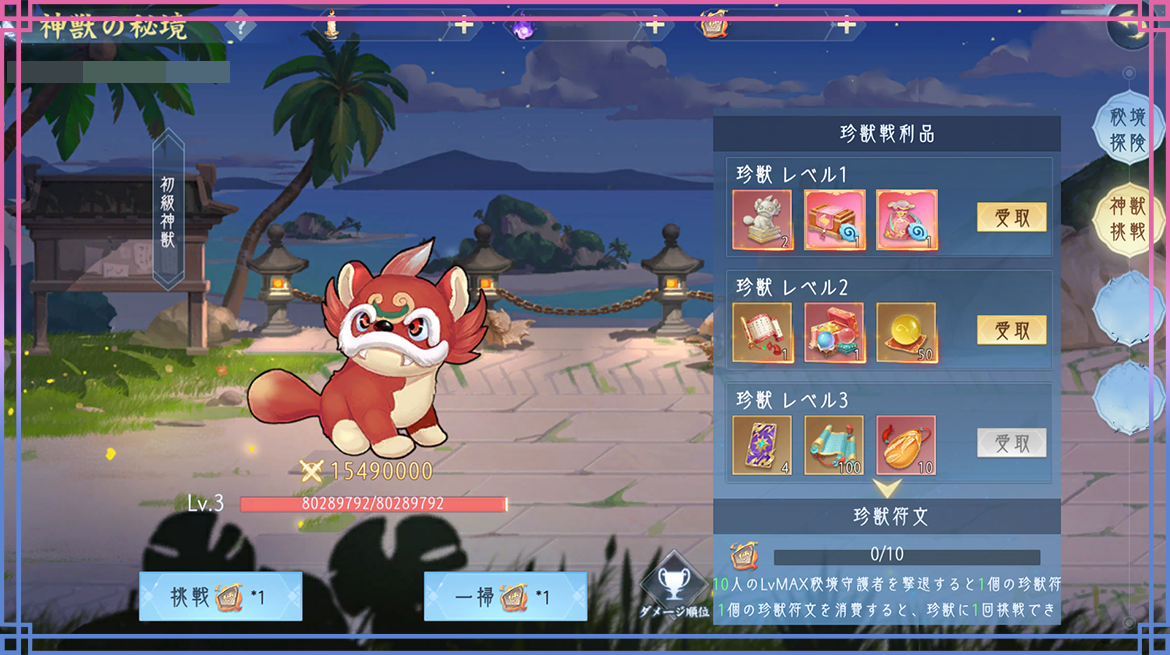The height and width of the screenshot is (655, 1170).
Task: Open the question mark help button
Action: point(240,27)
